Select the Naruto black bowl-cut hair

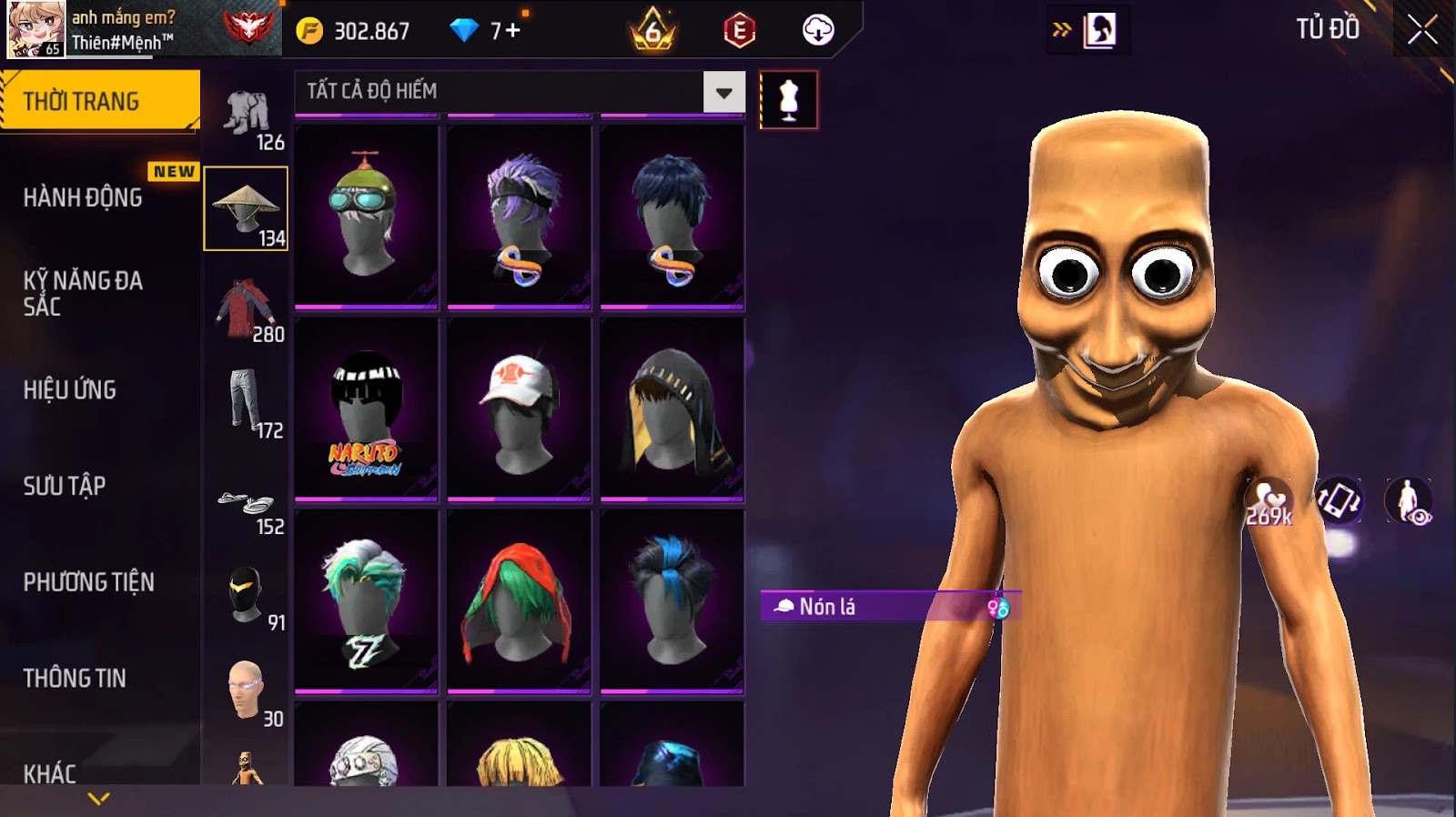click(x=367, y=410)
